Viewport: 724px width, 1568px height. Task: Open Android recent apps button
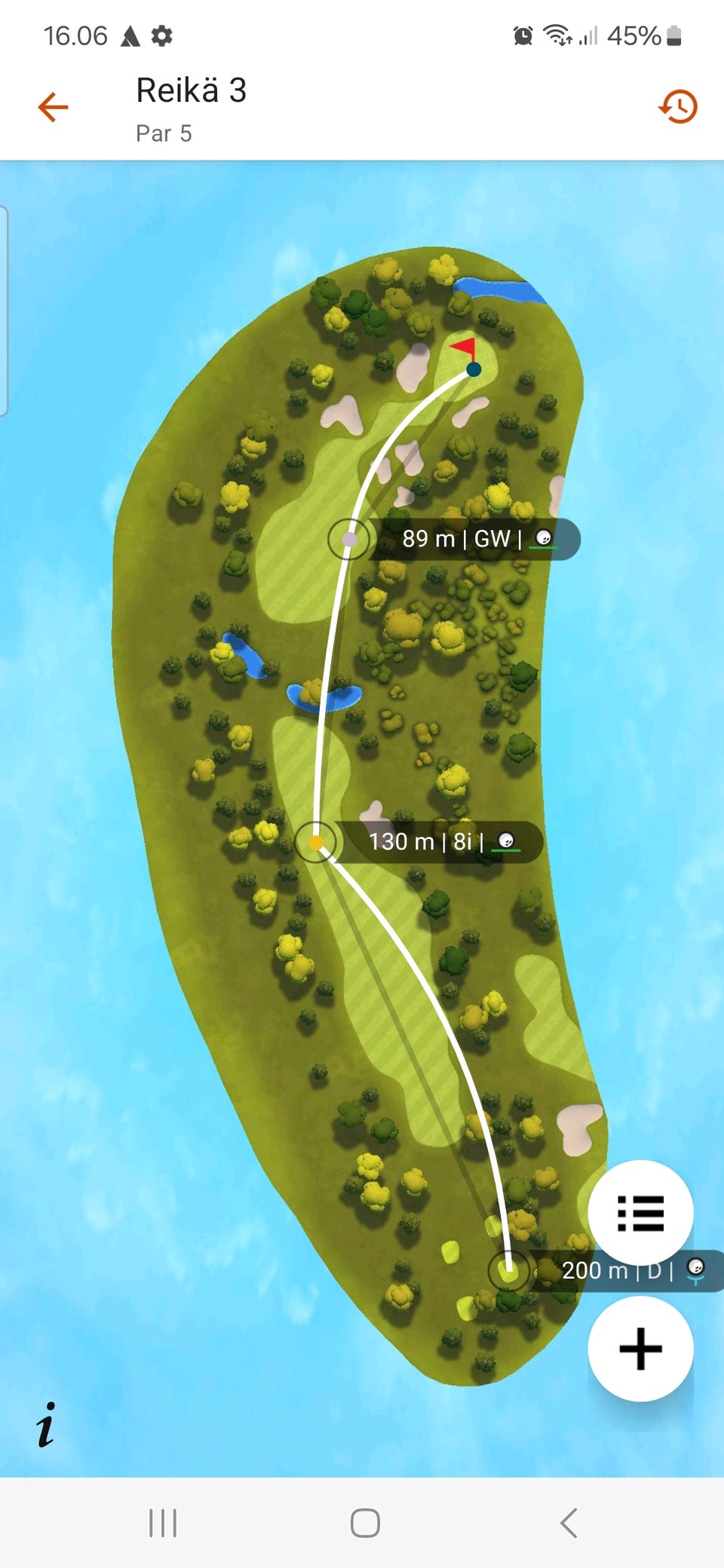coord(163,1523)
